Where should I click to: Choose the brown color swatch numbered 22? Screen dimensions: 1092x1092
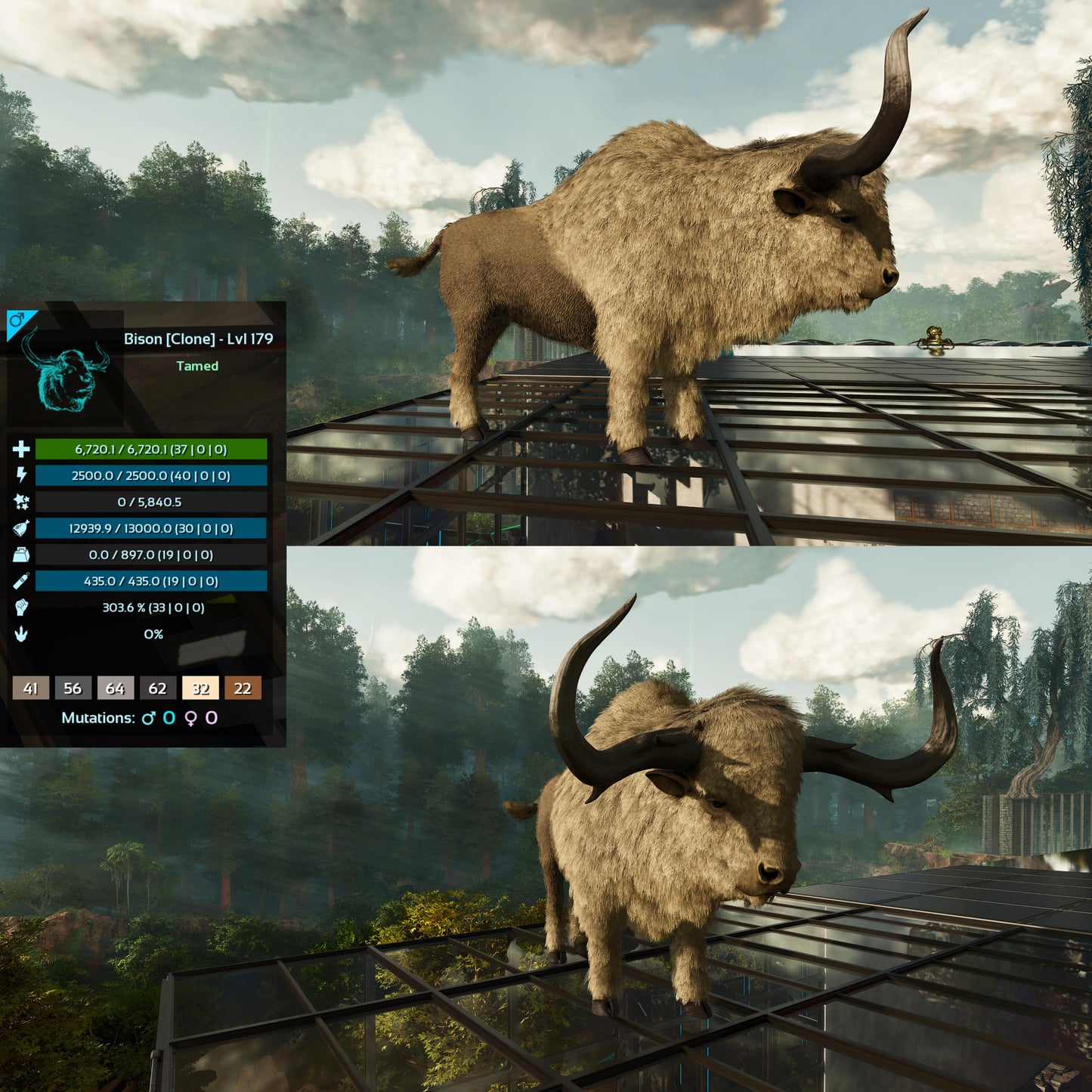click(243, 688)
